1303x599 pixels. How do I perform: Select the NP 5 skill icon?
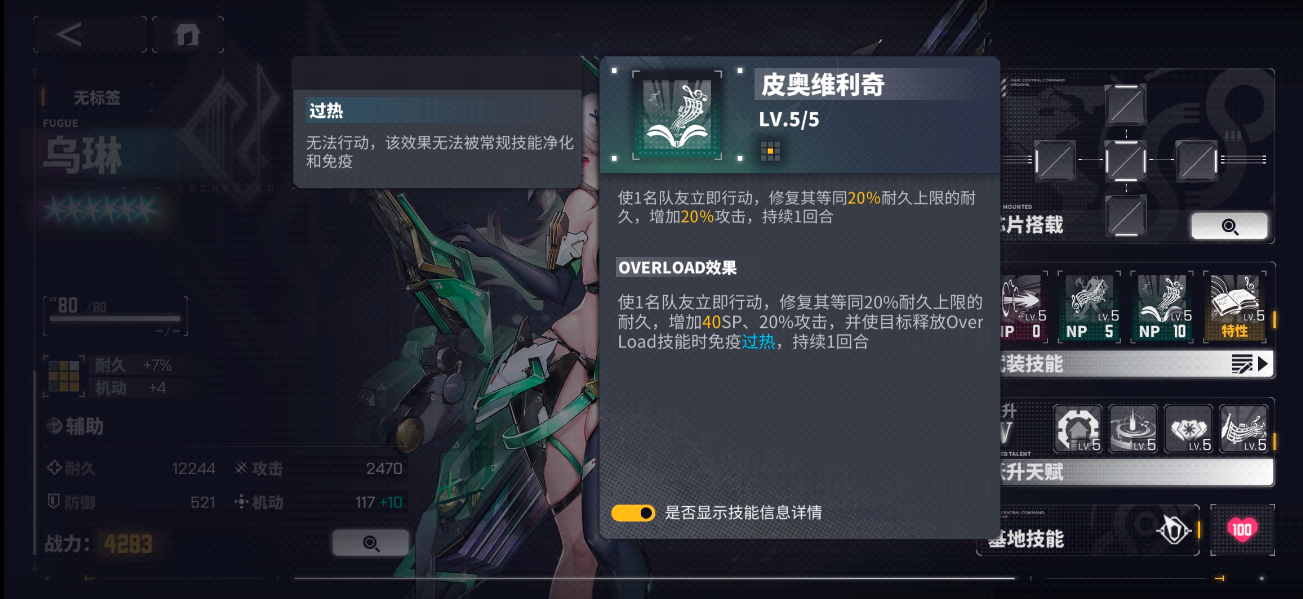1092,306
